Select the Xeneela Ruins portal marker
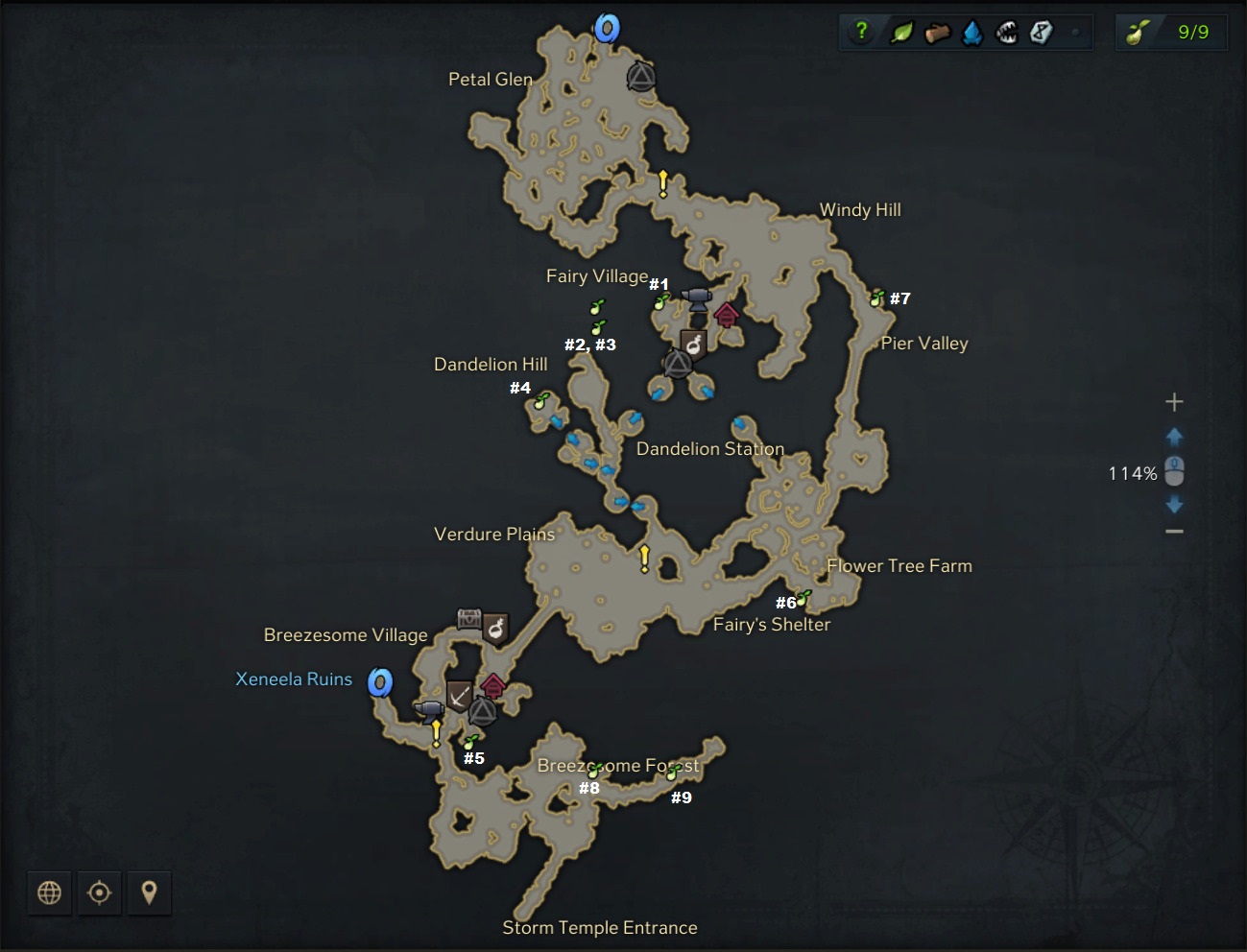This screenshot has height=952, width=1247. (381, 682)
